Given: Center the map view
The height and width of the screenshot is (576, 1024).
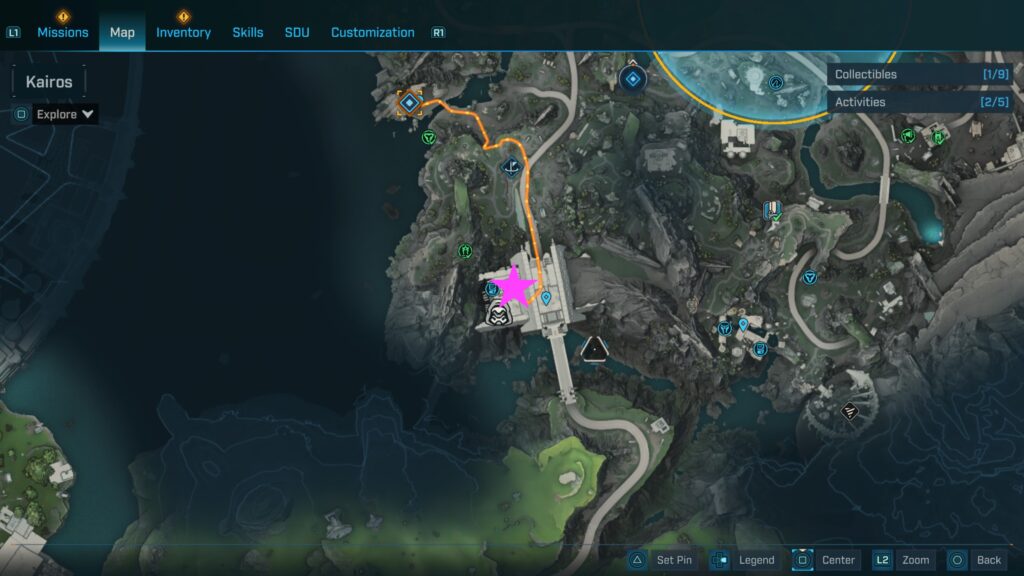Looking at the screenshot, I should click(x=825, y=560).
